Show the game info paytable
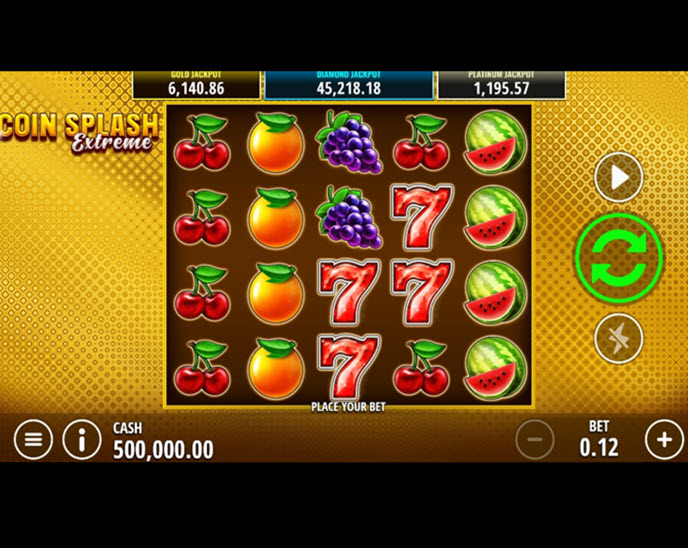Image resolution: width=688 pixels, height=548 pixels. click(x=82, y=439)
